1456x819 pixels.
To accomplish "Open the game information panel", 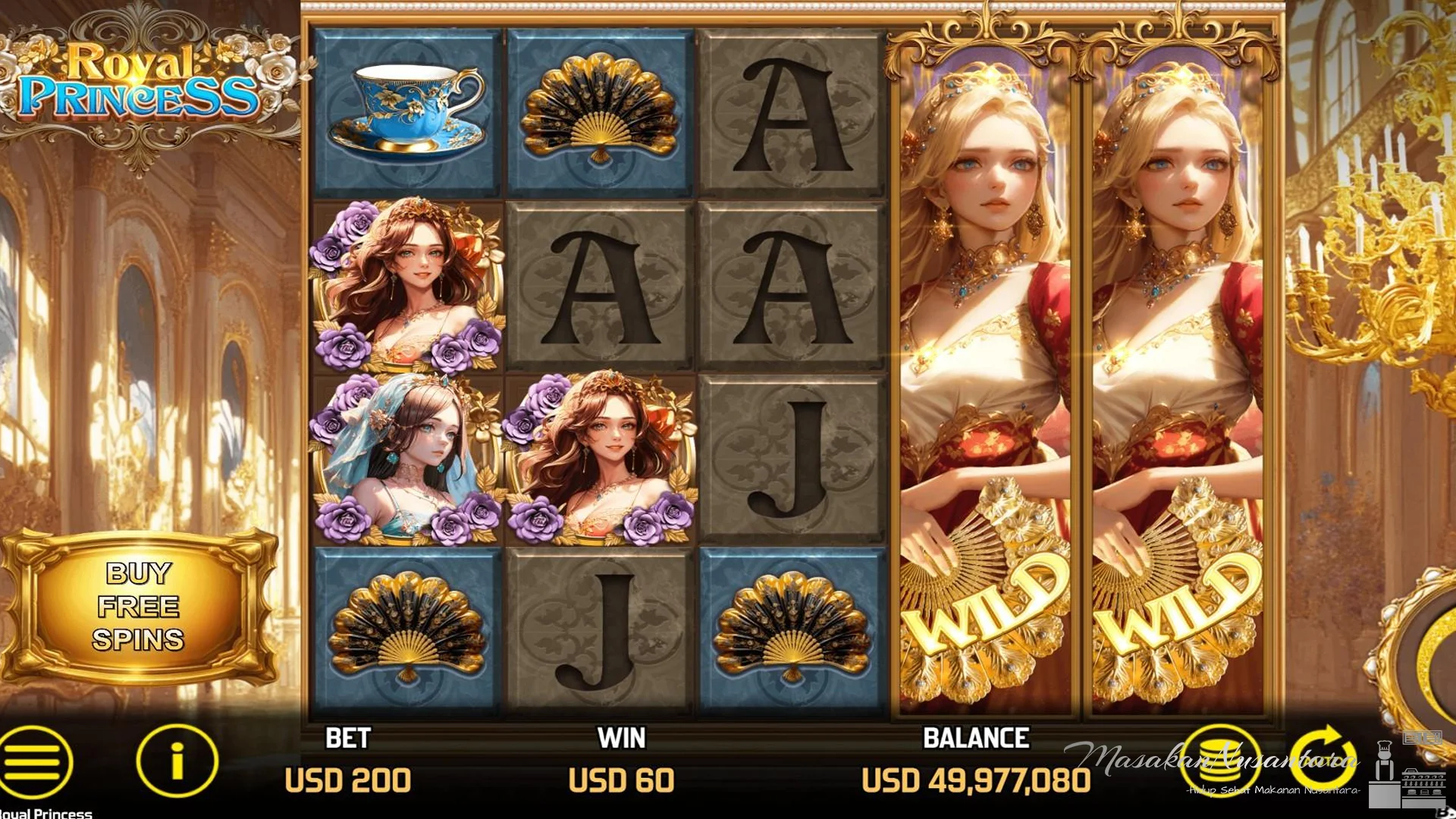I will 176,761.
